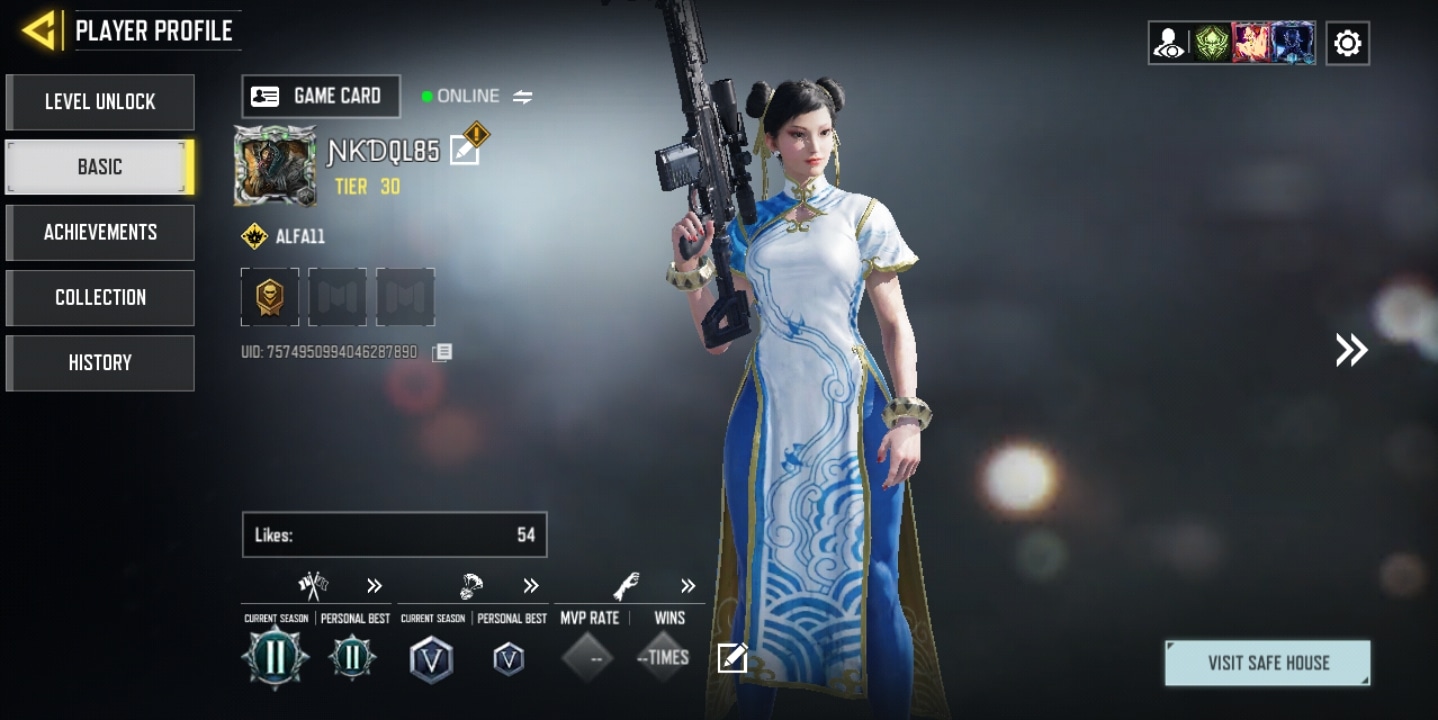
Task: Visit Safe House
Action: pyautogui.click(x=1267, y=663)
